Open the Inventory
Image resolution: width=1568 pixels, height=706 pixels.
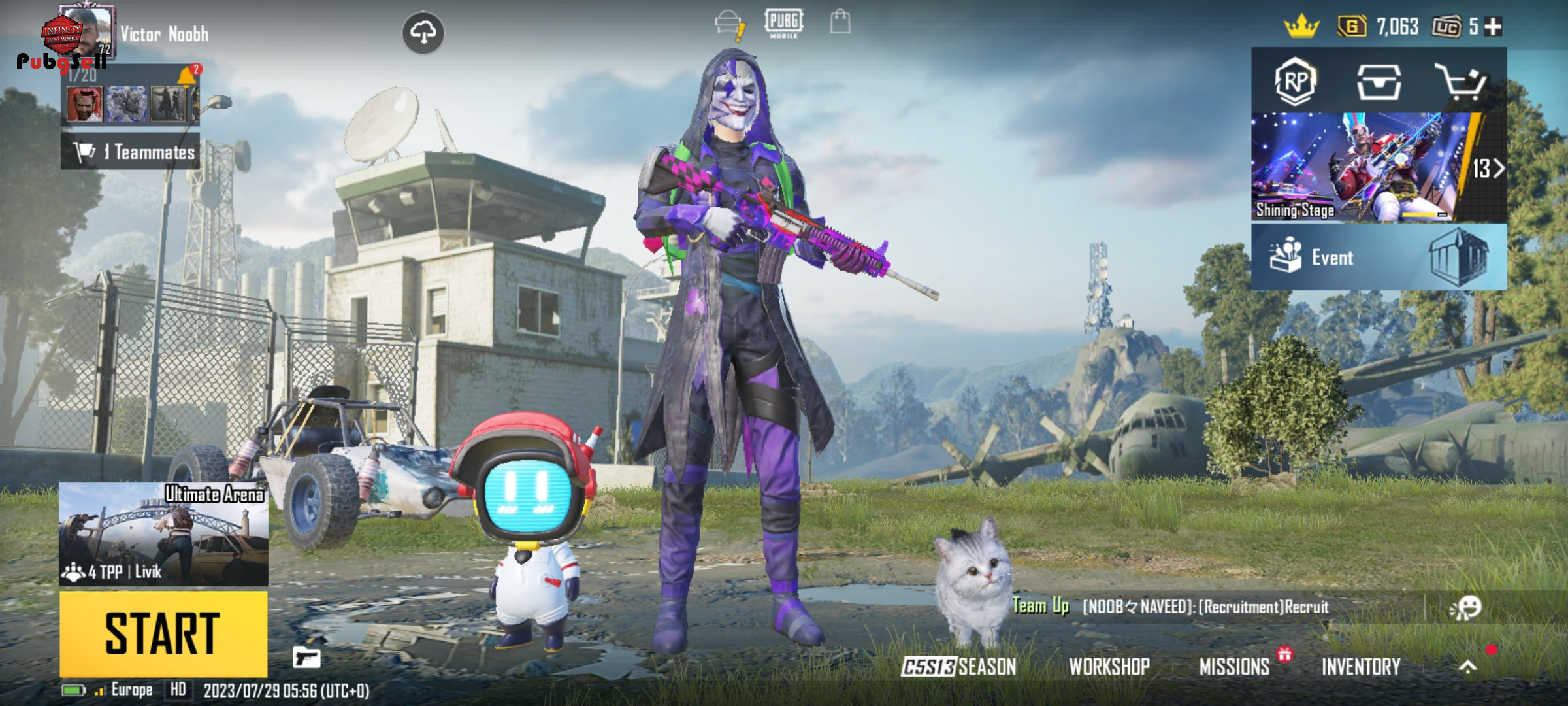tap(1361, 666)
